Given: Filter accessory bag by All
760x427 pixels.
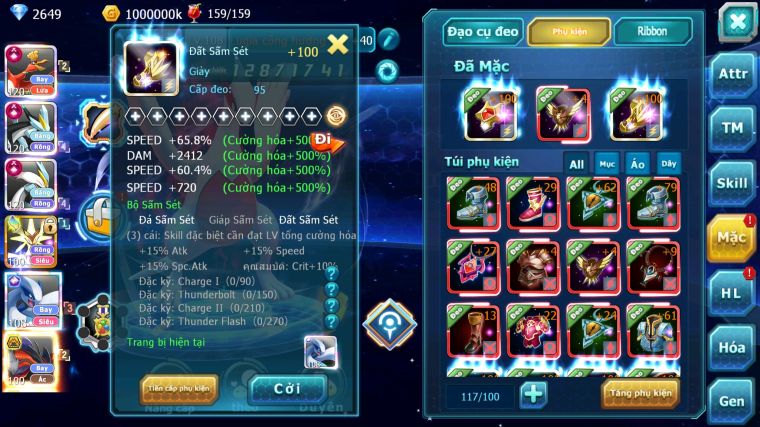Looking at the screenshot, I should point(577,163).
